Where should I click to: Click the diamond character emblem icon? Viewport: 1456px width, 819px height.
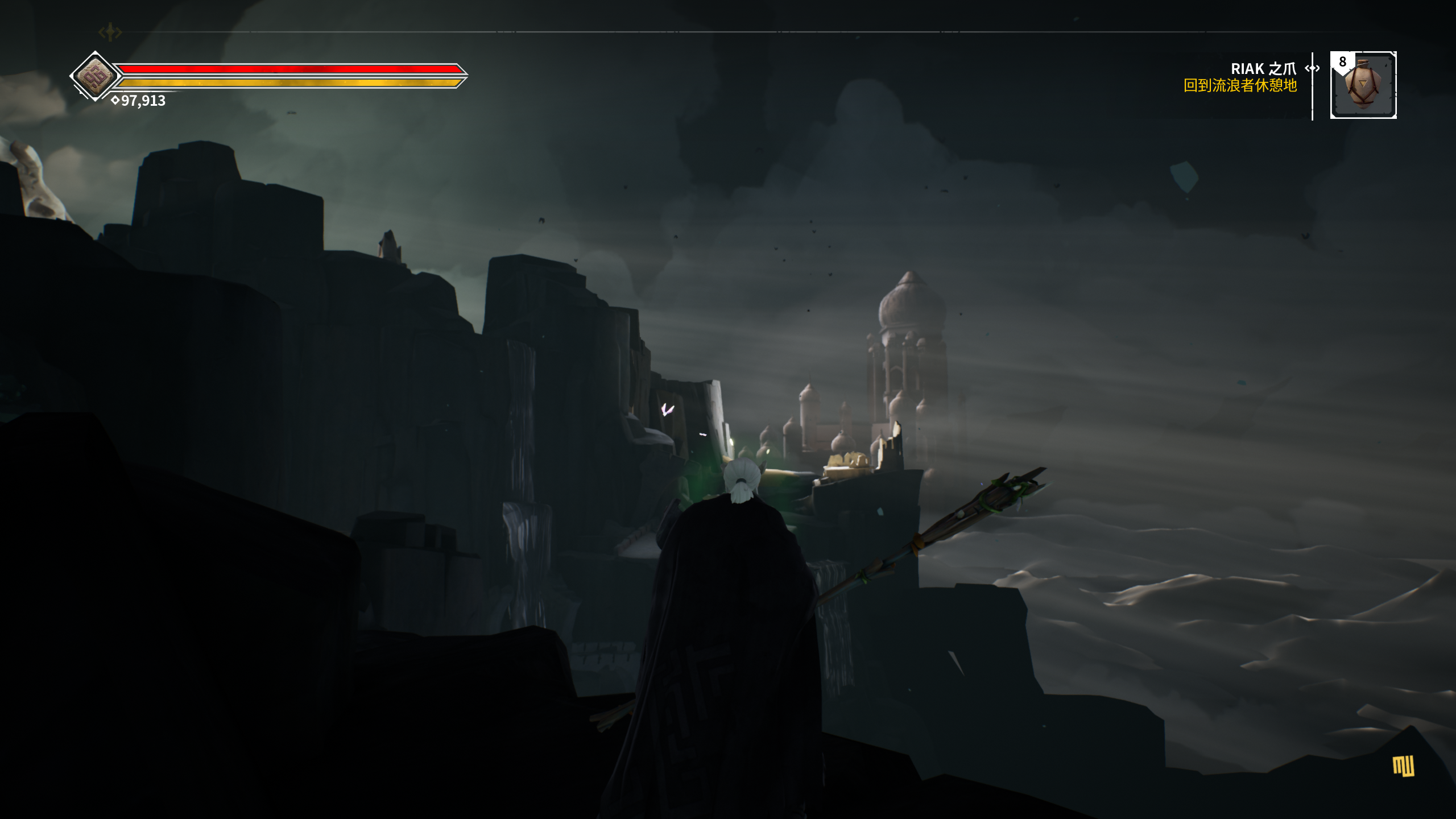(96, 76)
